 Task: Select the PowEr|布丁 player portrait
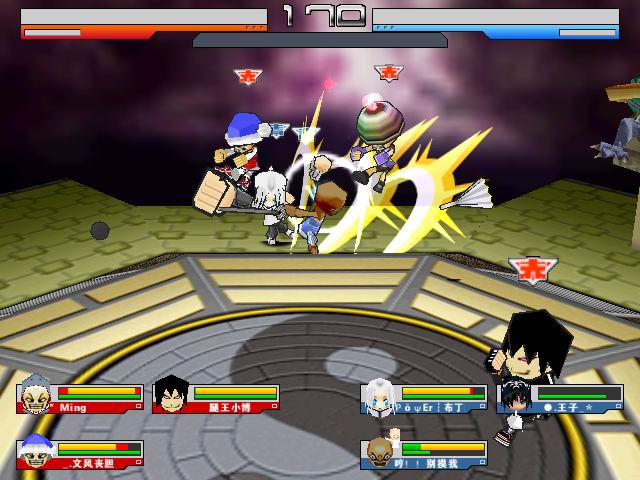[x=379, y=396]
